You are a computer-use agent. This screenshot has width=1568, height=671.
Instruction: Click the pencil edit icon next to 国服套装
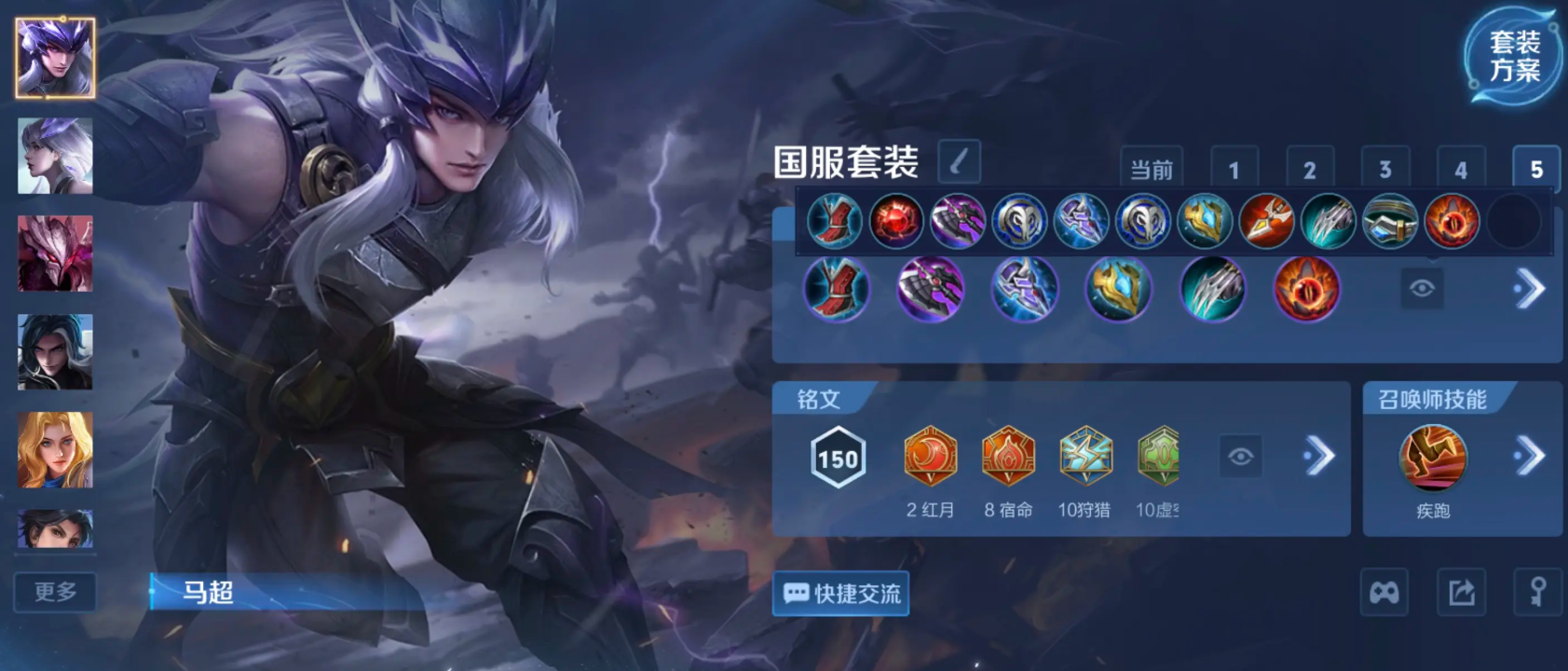(961, 162)
